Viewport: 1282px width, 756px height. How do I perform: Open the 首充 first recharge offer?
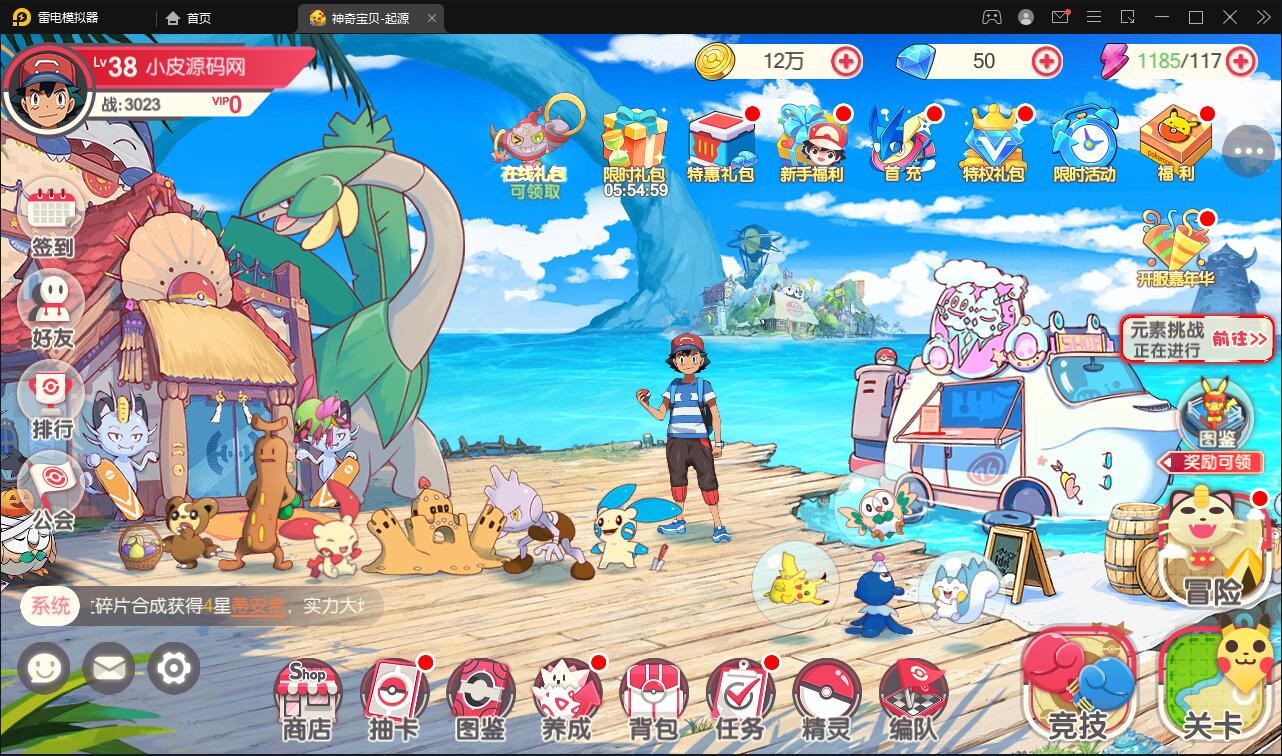pyautogui.click(x=903, y=145)
